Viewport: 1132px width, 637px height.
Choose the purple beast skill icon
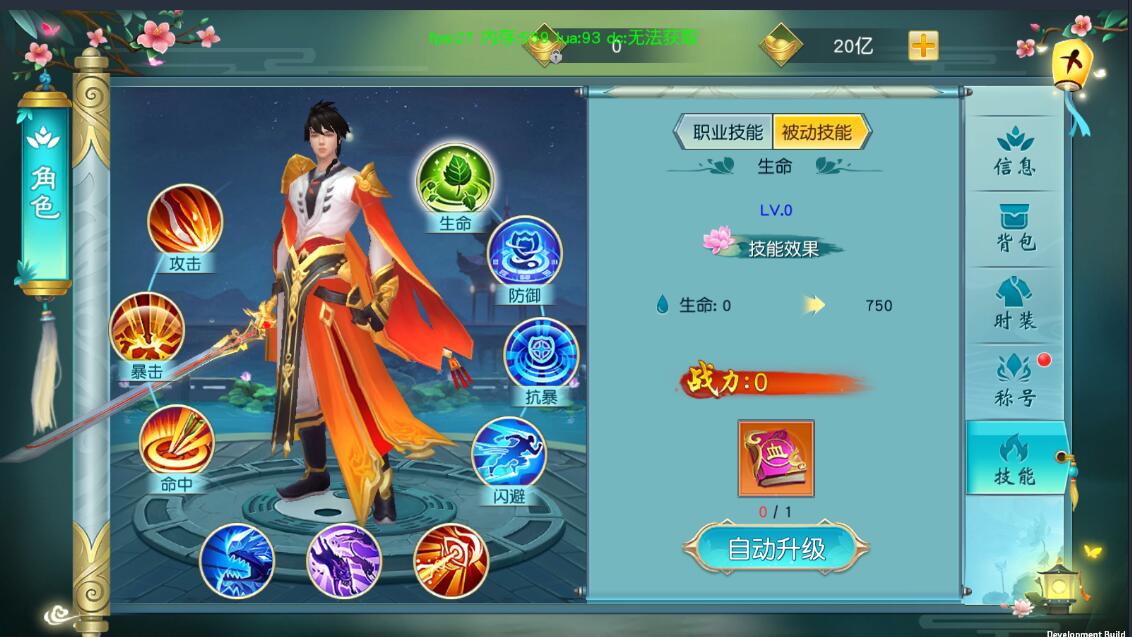pyautogui.click(x=344, y=561)
